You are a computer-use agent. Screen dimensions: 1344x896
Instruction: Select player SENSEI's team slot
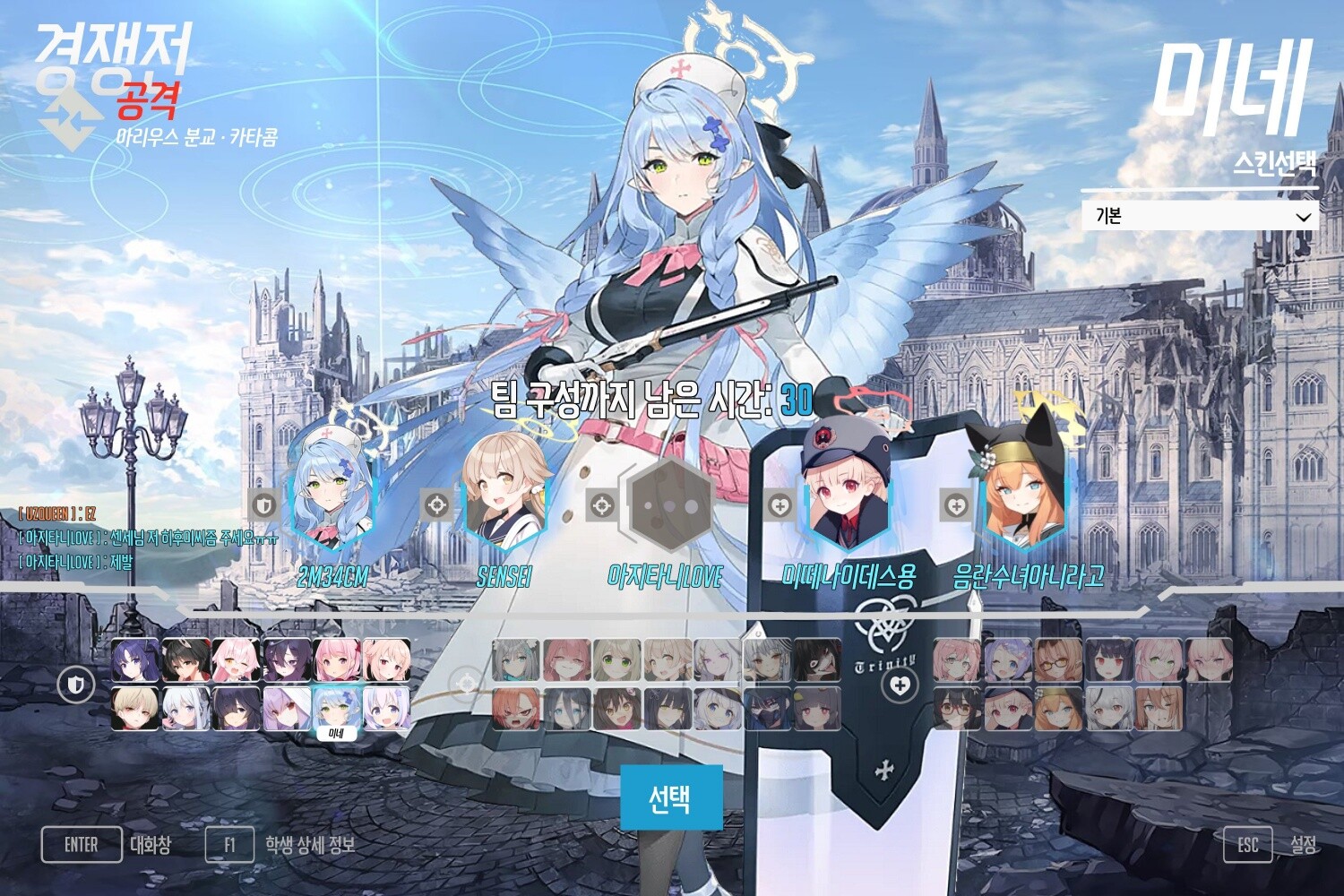pos(504,500)
